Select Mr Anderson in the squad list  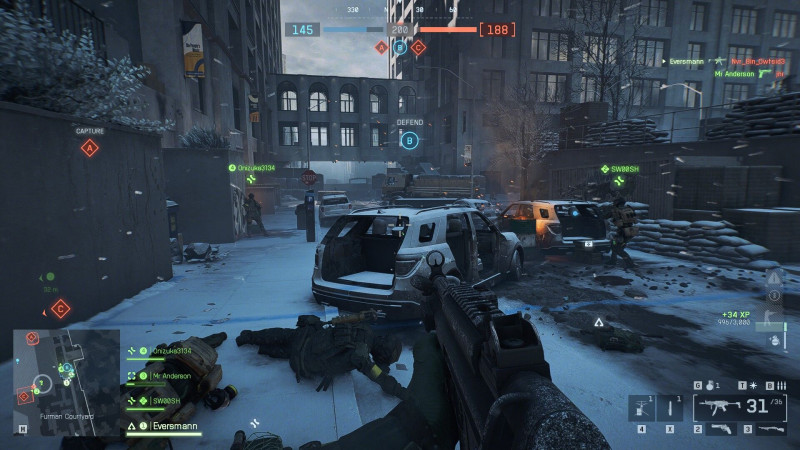172,376
